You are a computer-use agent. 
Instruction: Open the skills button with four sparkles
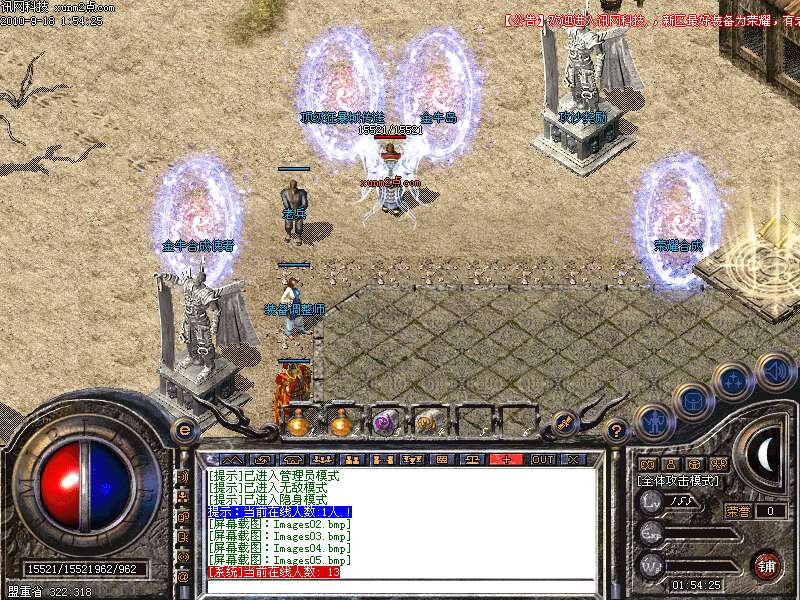(x=733, y=381)
